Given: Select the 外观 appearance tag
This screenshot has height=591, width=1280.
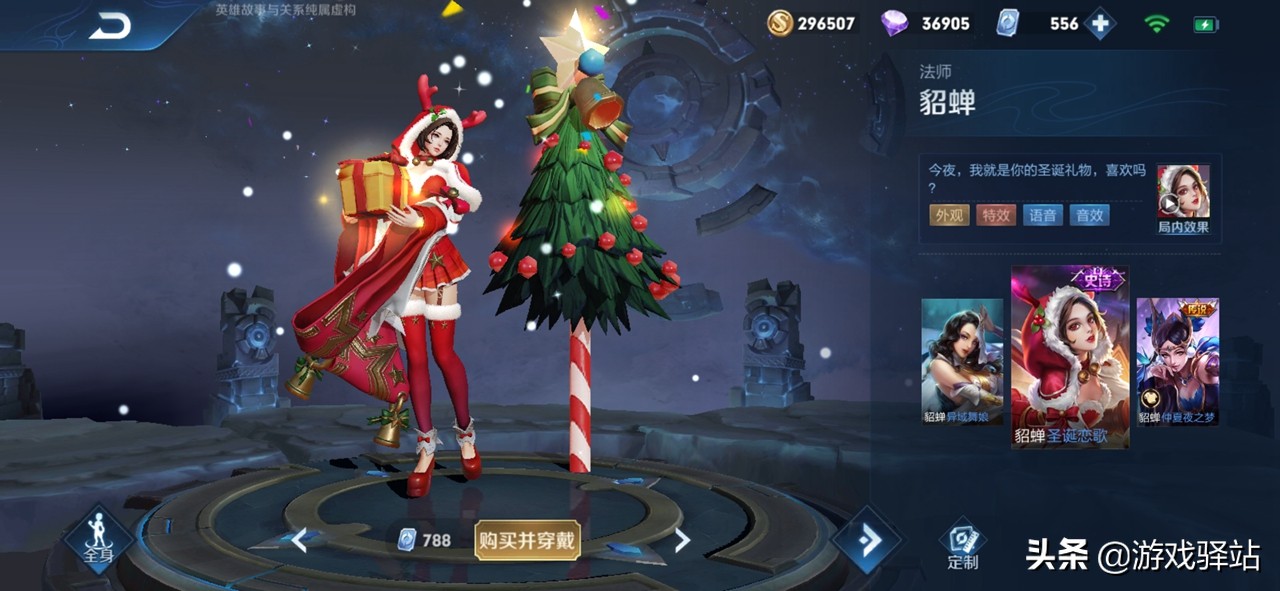Looking at the screenshot, I should pos(949,215).
